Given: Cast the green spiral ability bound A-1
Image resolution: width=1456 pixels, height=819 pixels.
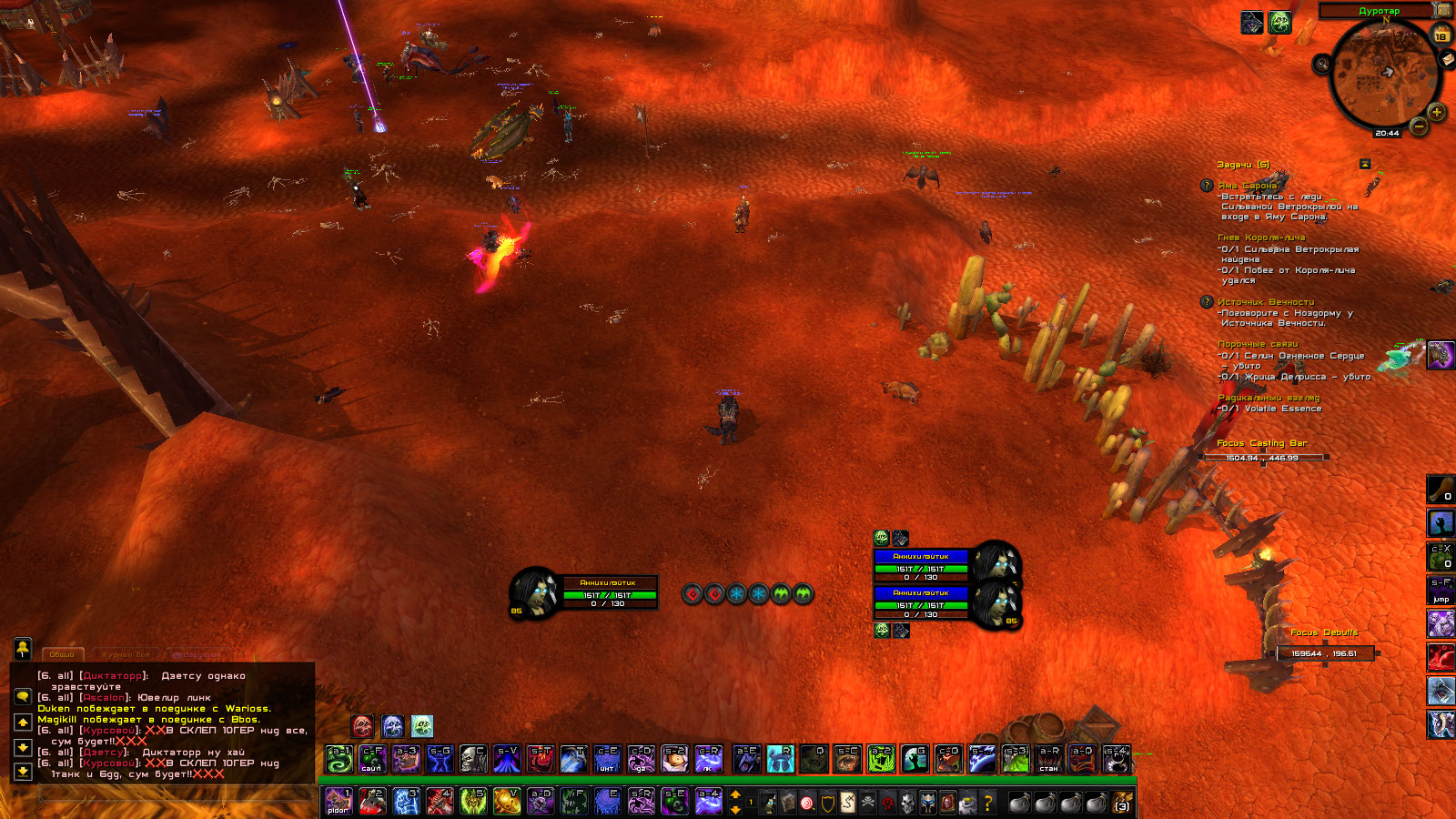Looking at the screenshot, I should point(339,759).
